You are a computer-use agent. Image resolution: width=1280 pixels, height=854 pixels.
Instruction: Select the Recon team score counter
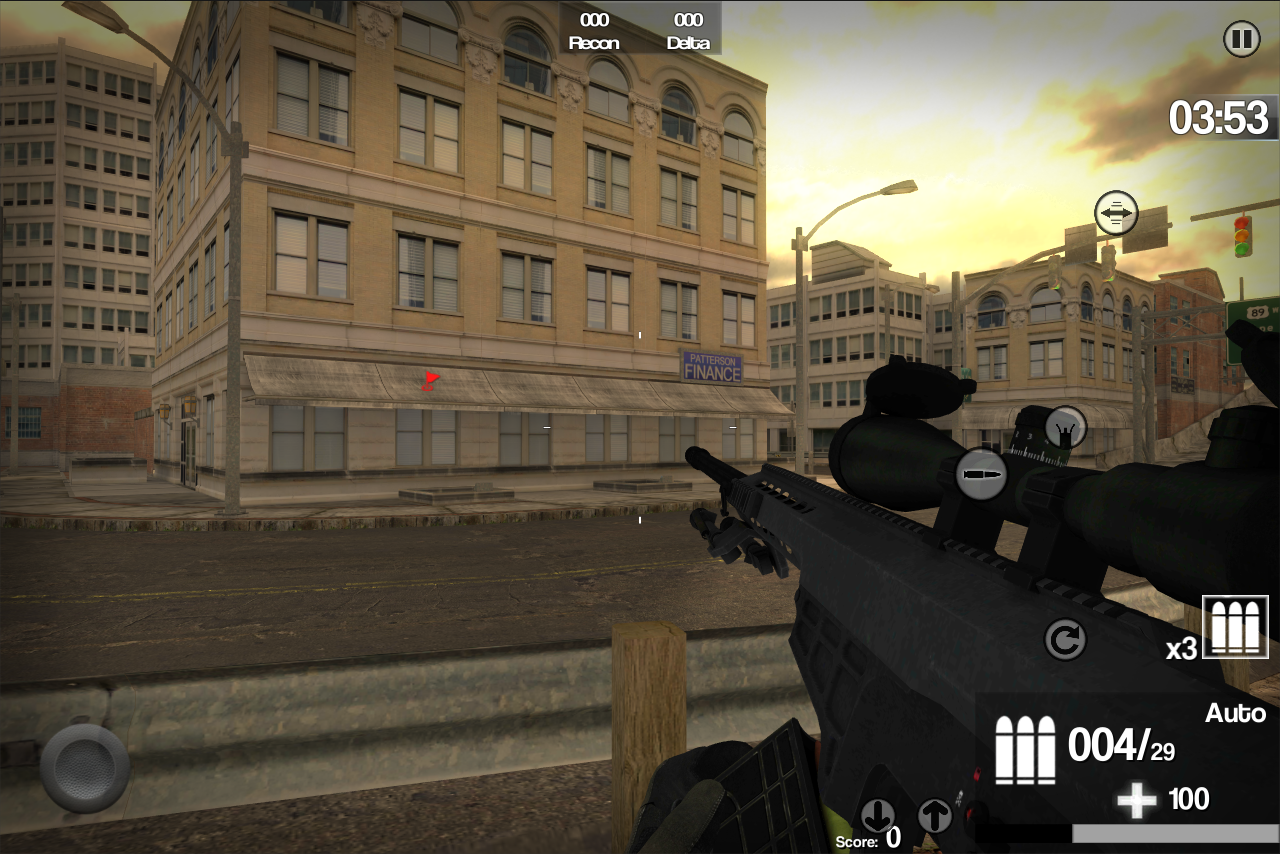(594, 30)
